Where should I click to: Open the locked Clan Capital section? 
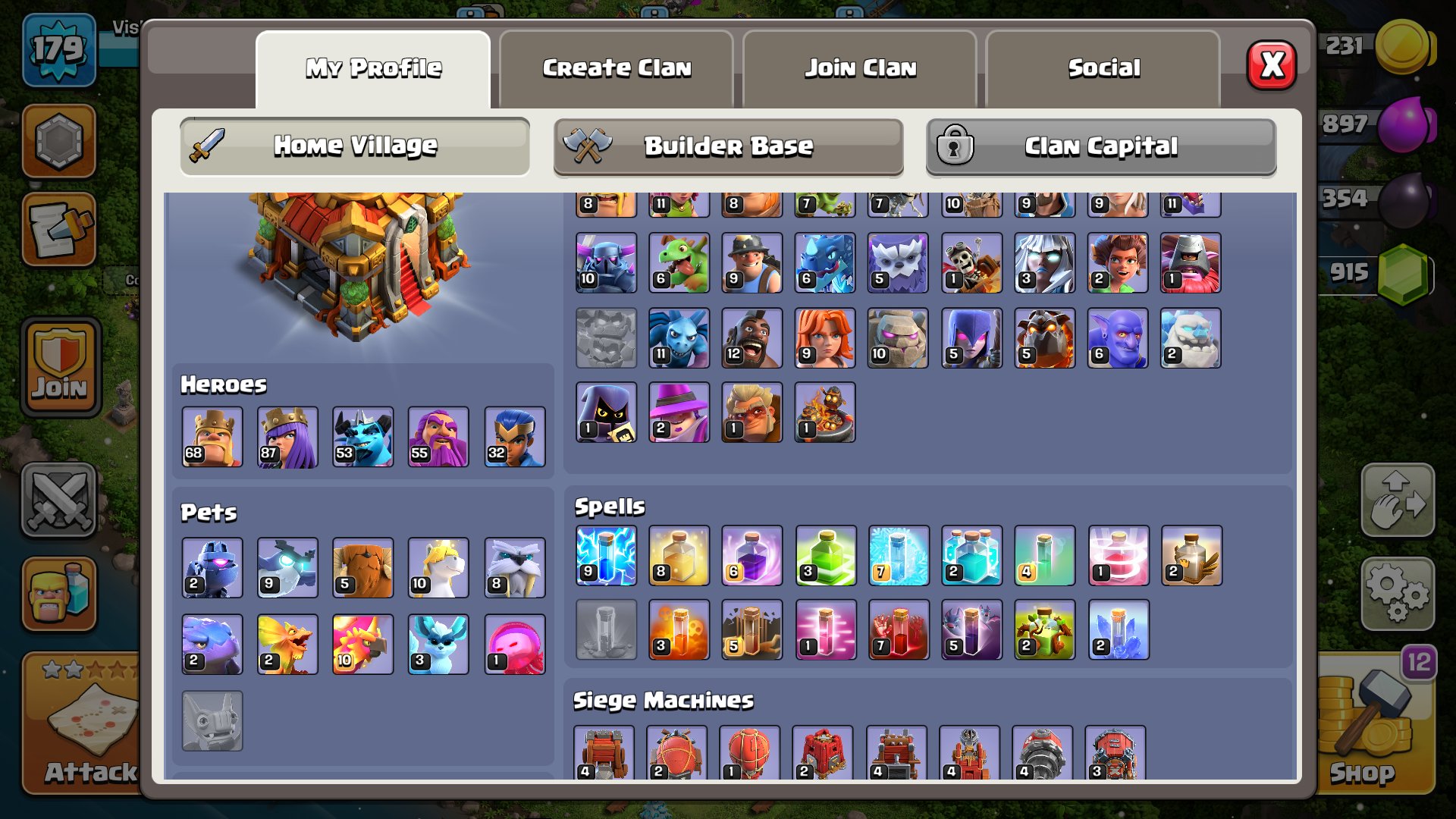point(1100,146)
